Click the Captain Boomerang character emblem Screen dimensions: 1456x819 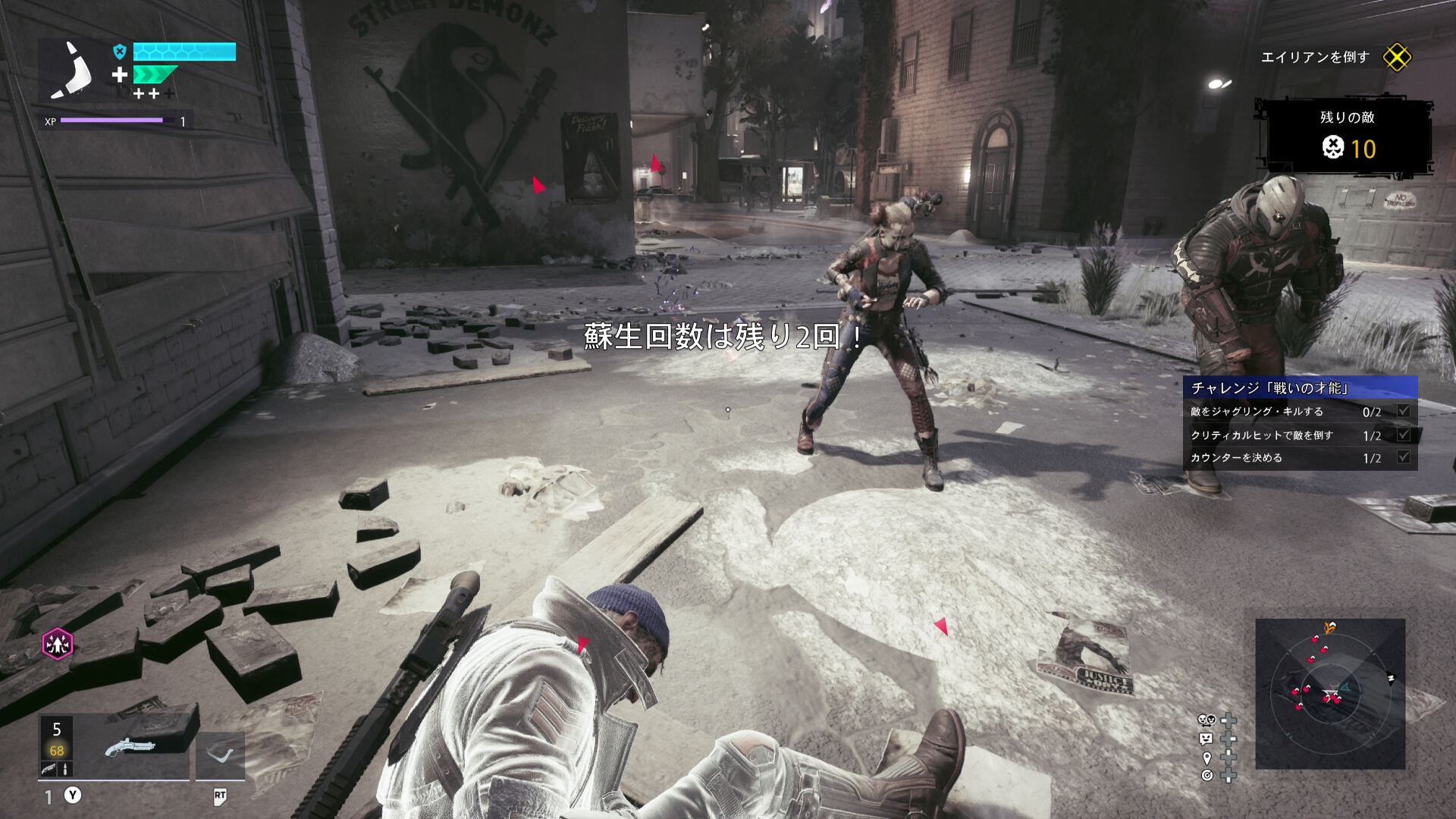coord(72,71)
